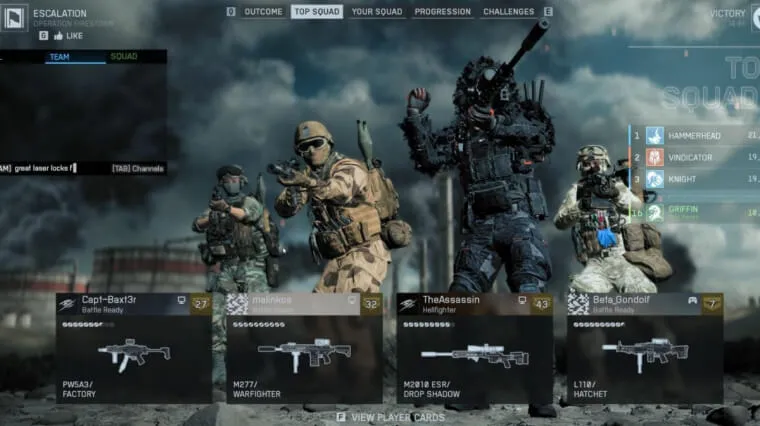Switch chat to Team channel
This screenshot has height=426, width=760.
pos(59,57)
